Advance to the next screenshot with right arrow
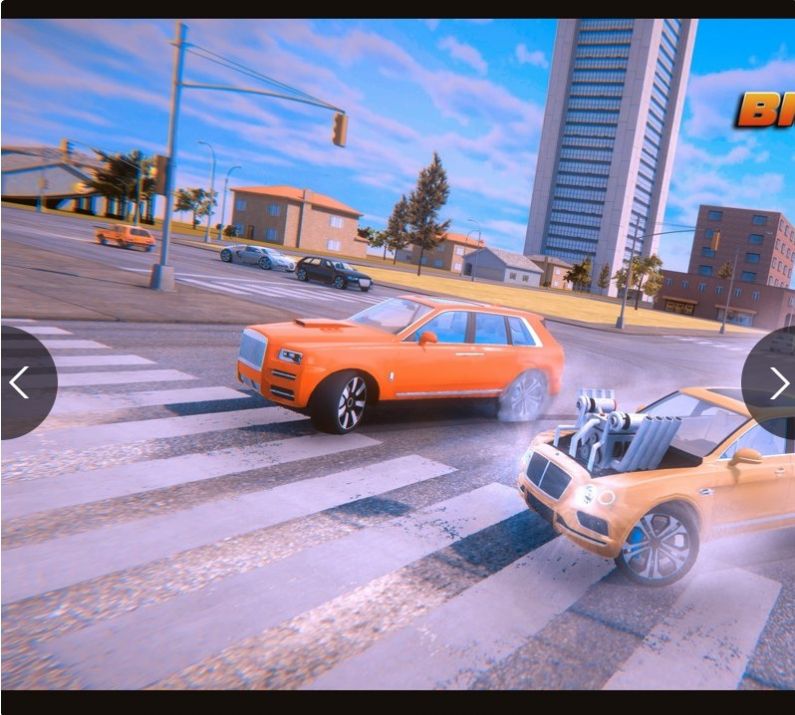The height and width of the screenshot is (715, 795). [x=777, y=382]
